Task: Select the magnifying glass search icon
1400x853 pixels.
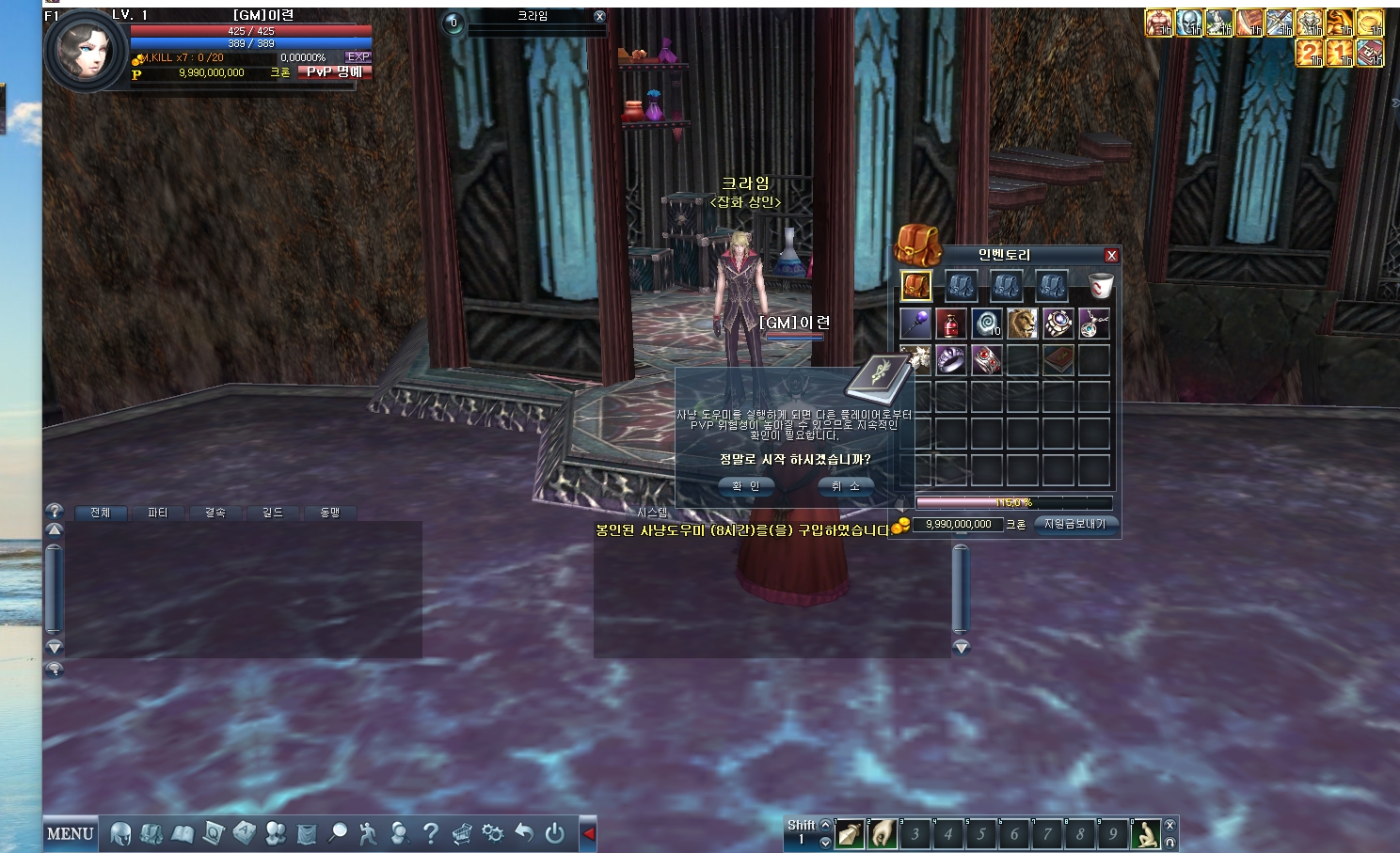Action: pyautogui.click(x=338, y=833)
